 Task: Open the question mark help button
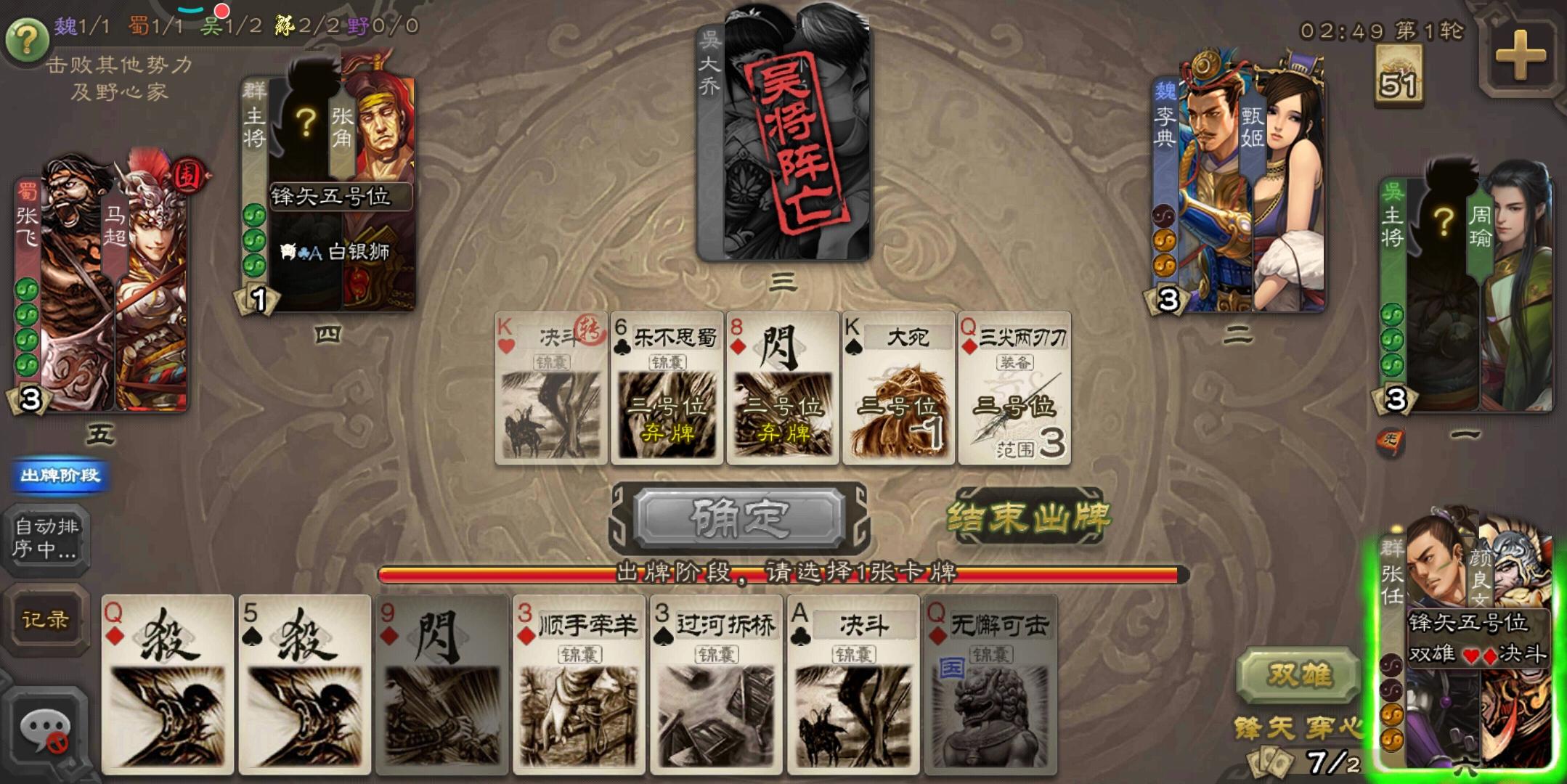pyautogui.click(x=27, y=39)
